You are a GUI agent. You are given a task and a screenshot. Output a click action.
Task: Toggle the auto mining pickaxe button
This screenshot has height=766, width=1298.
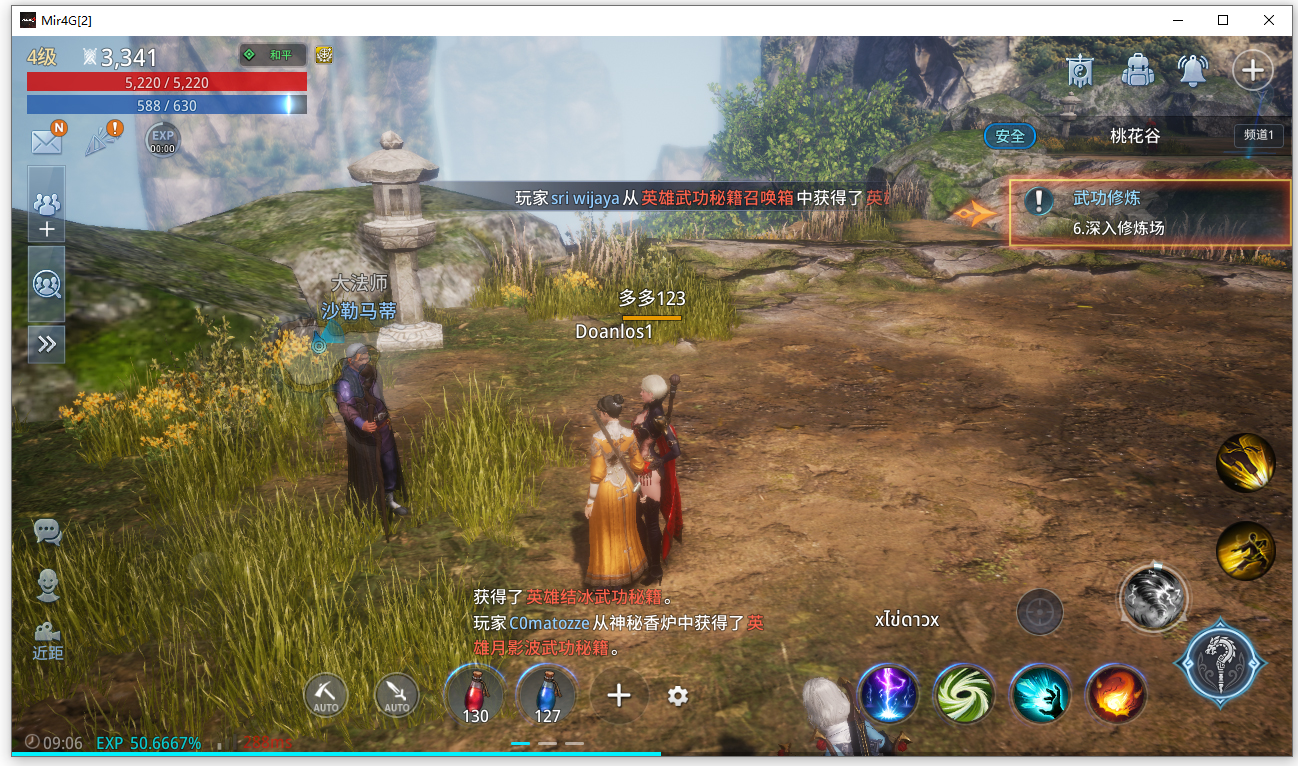point(326,695)
